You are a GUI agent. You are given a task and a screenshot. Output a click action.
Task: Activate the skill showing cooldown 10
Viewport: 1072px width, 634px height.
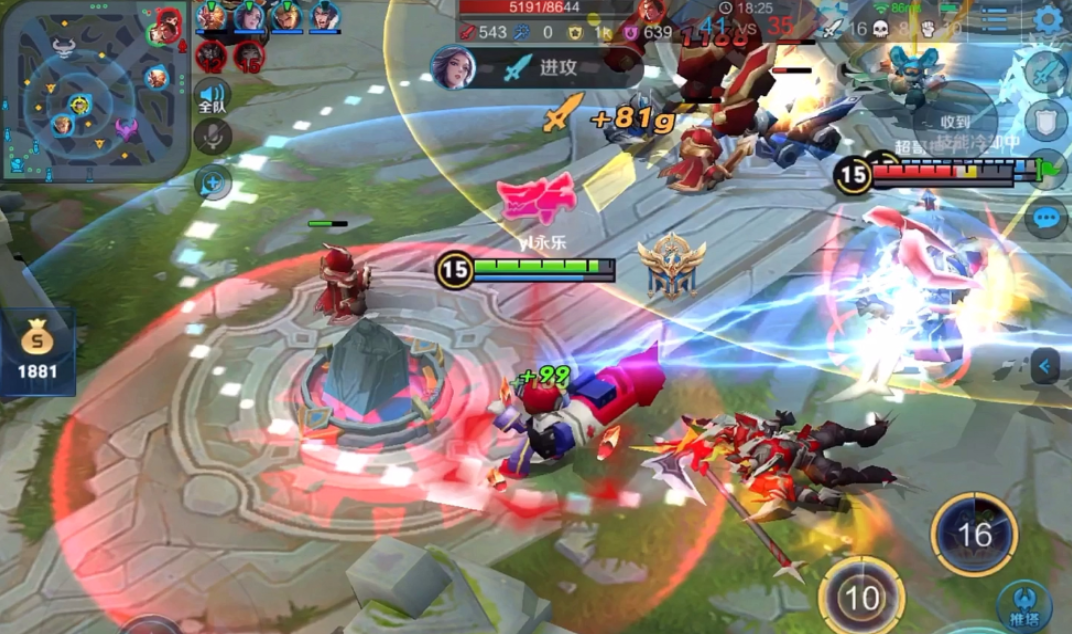click(861, 598)
